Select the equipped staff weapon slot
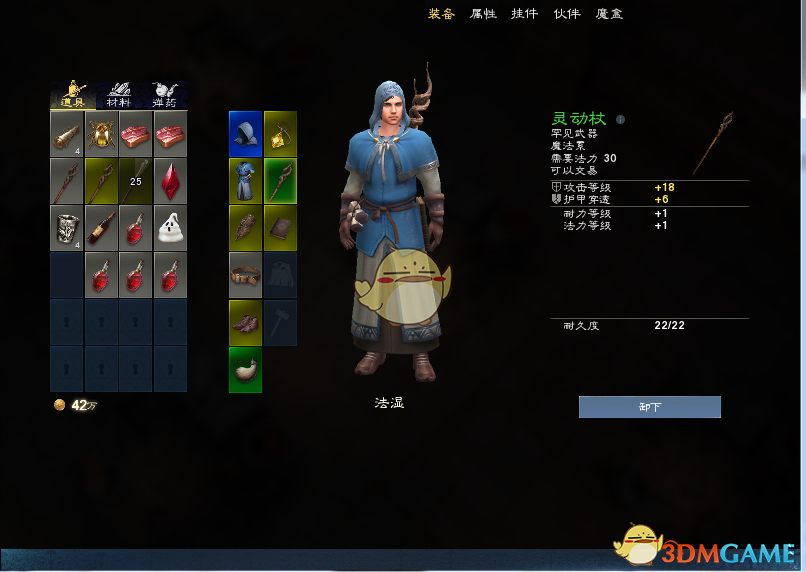806x572 pixels. tap(280, 181)
